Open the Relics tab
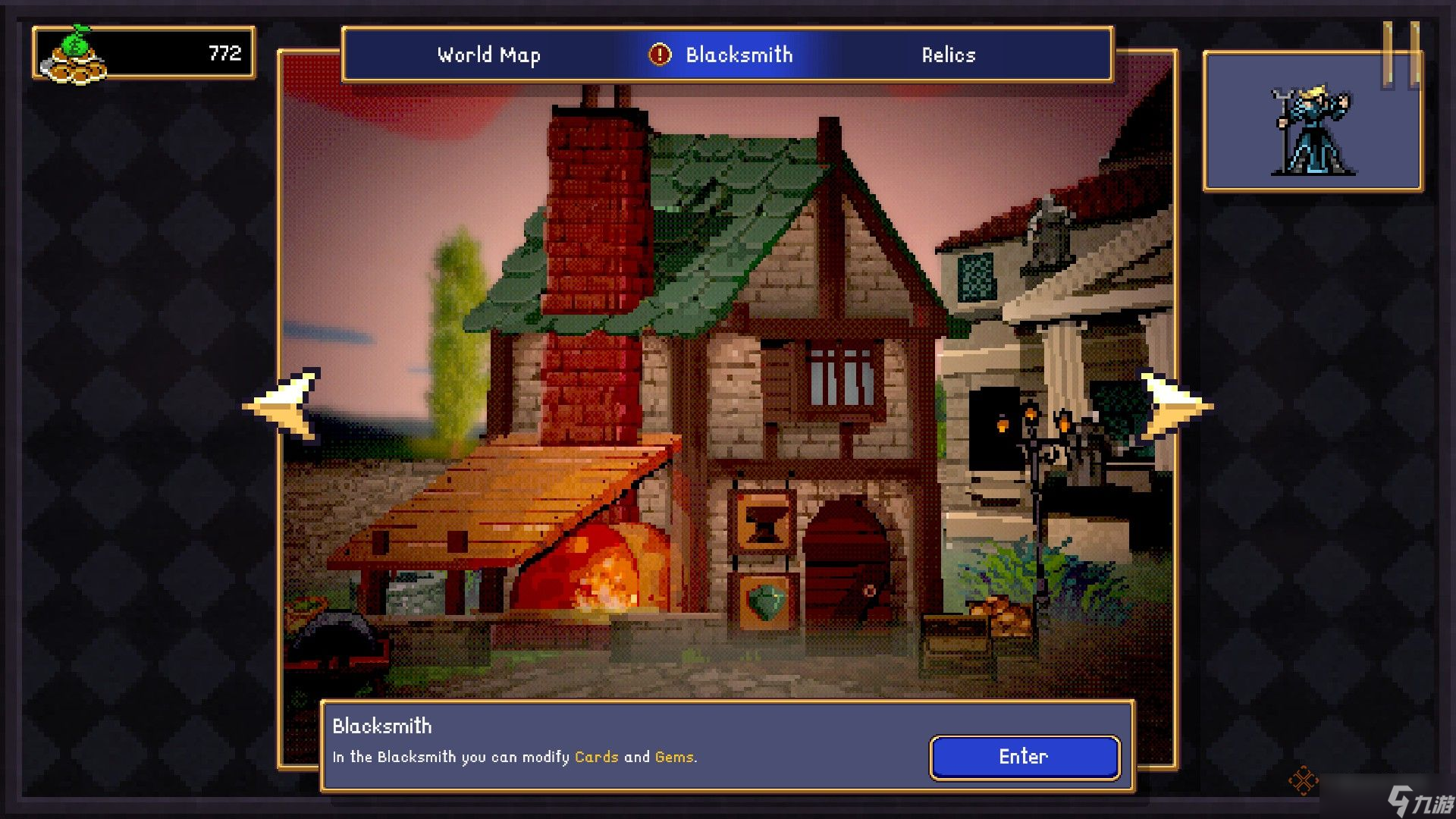 (948, 55)
